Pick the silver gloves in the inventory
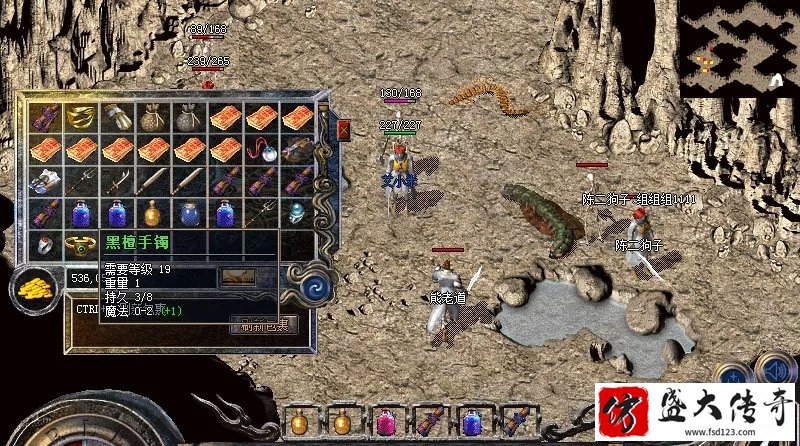800x446 pixels. (117, 117)
